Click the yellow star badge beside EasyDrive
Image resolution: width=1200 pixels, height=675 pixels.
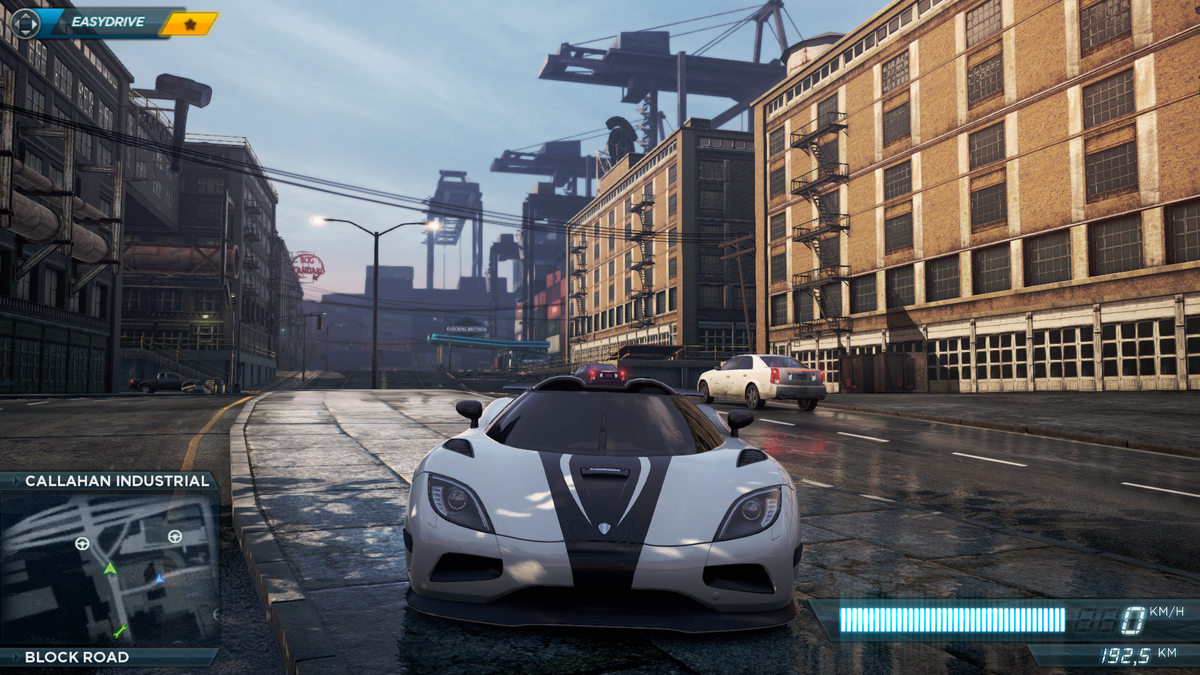[189, 23]
